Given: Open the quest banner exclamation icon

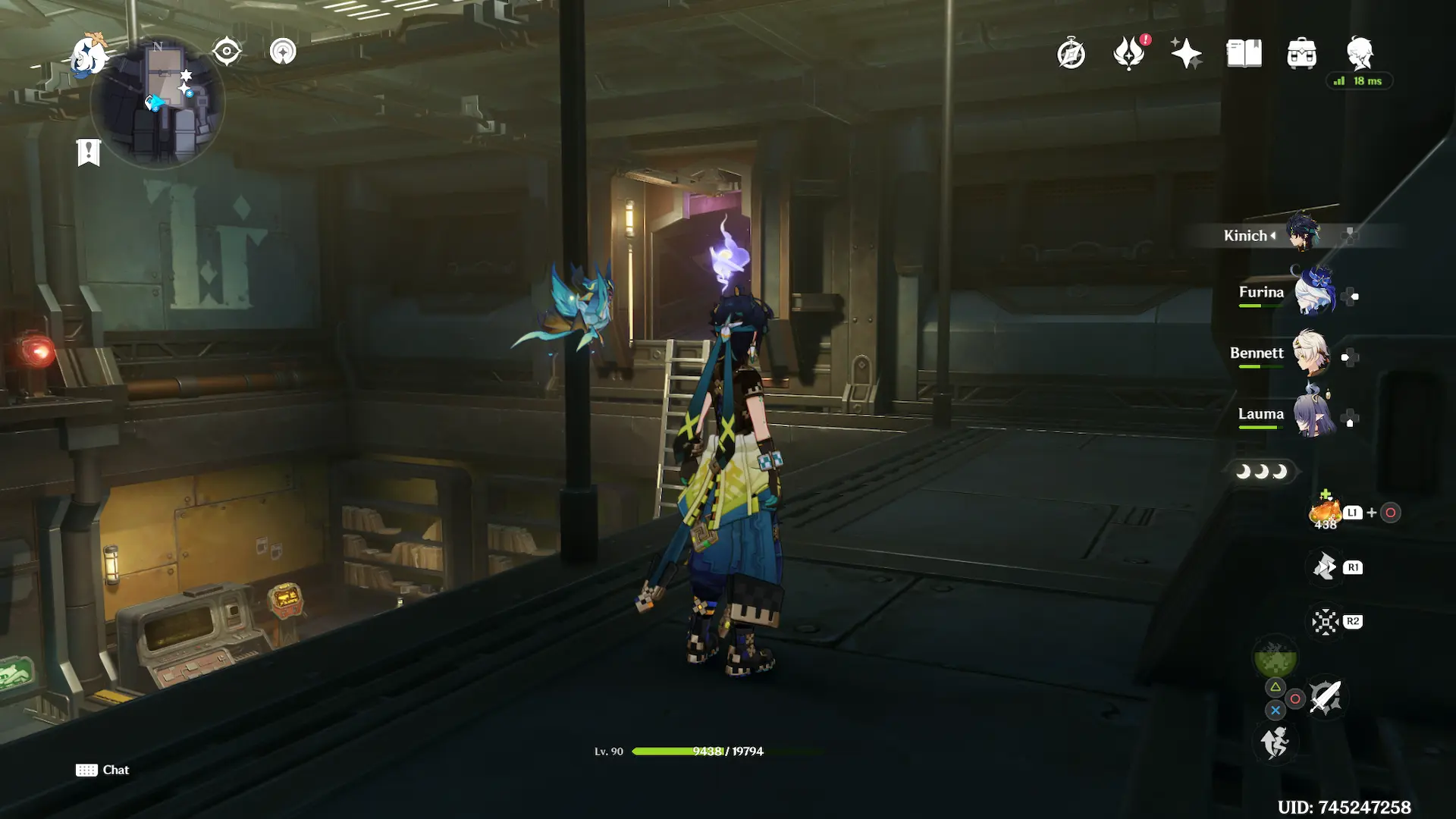Looking at the screenshot, I should 89,152.
